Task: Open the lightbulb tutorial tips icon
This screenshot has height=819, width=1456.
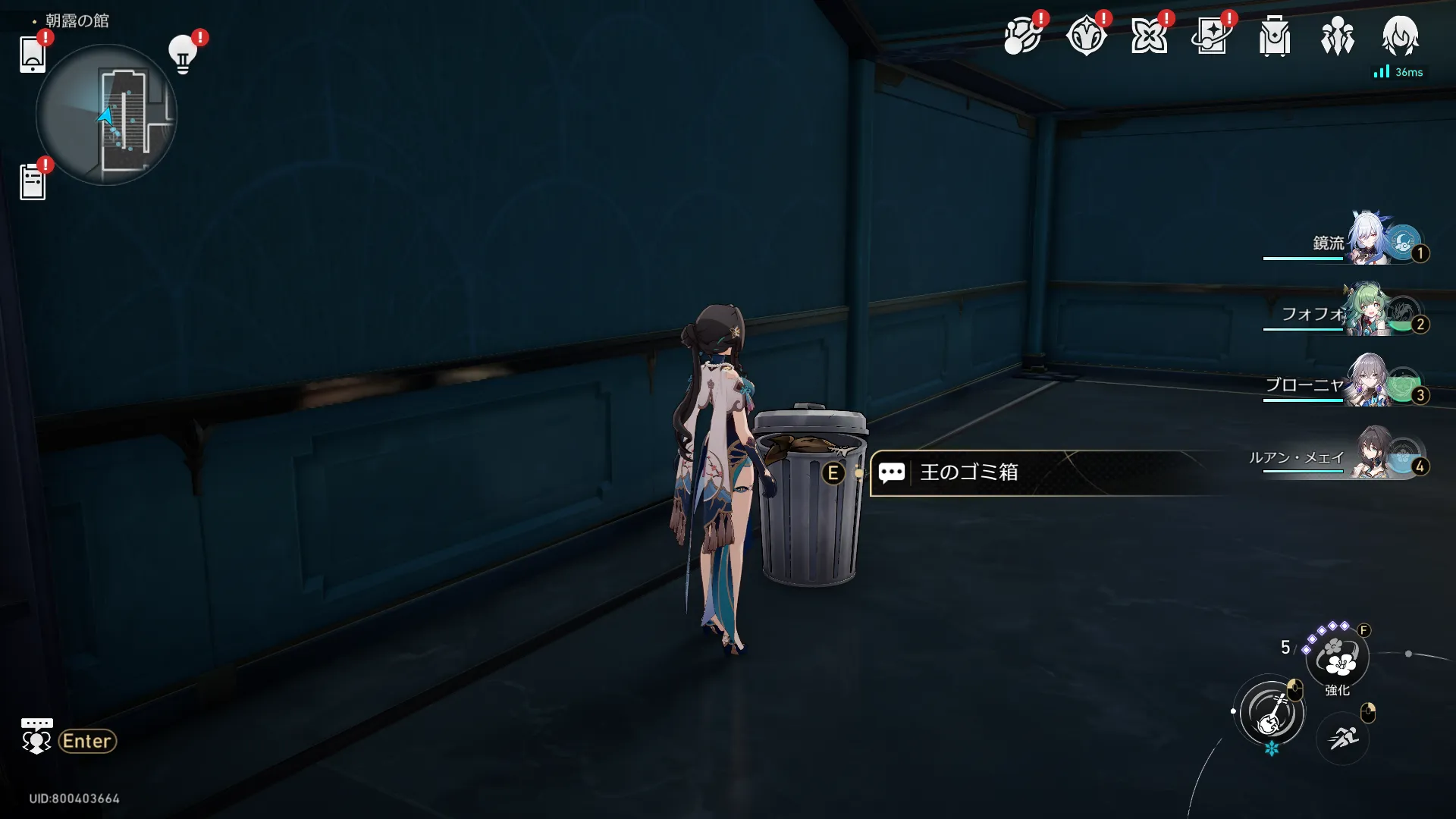Action: click(x=183, y=55)
